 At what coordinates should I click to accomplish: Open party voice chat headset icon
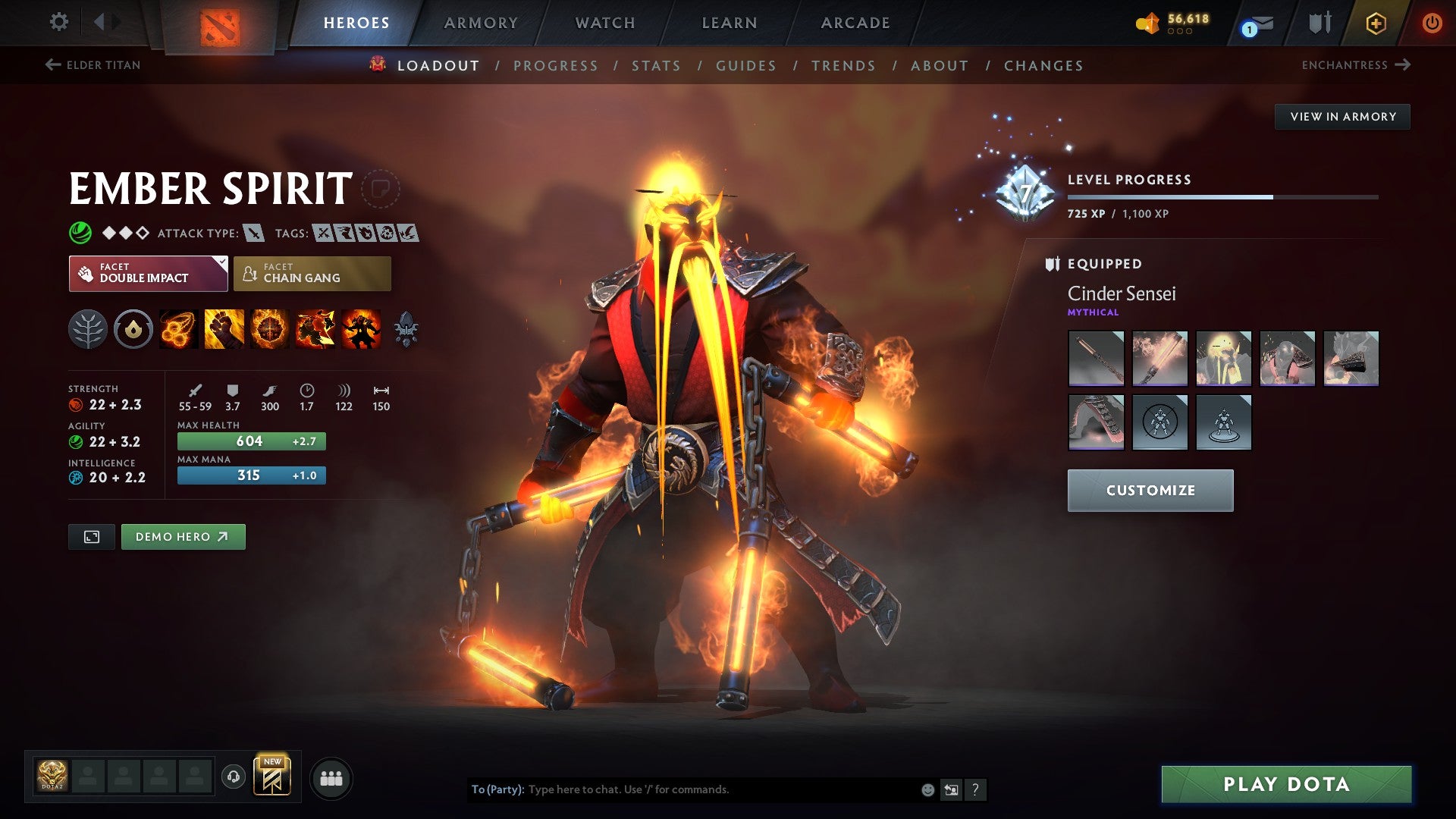[234, 777]
